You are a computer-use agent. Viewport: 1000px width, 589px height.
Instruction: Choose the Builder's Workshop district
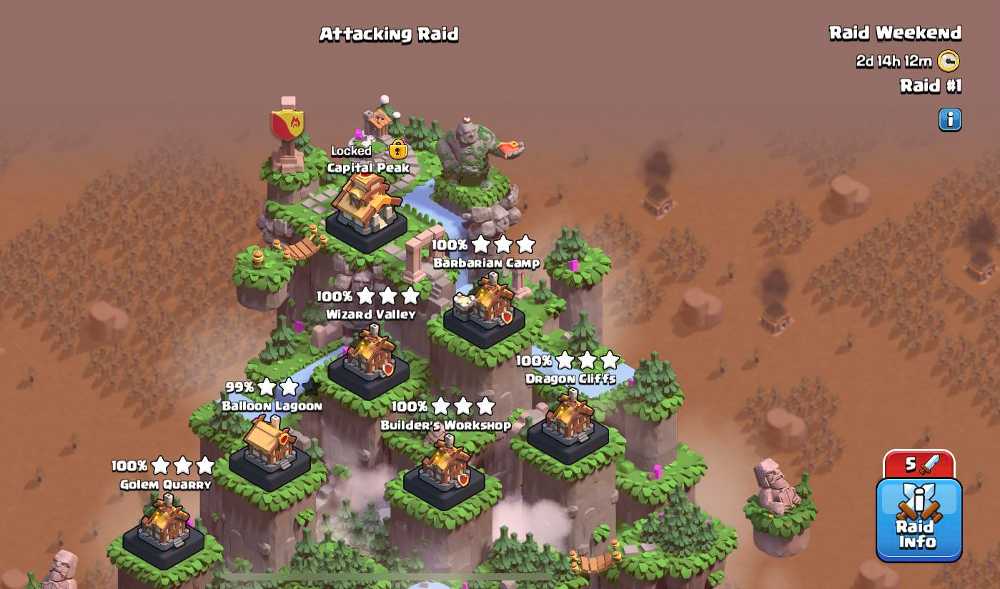click(x=444, y=466)
